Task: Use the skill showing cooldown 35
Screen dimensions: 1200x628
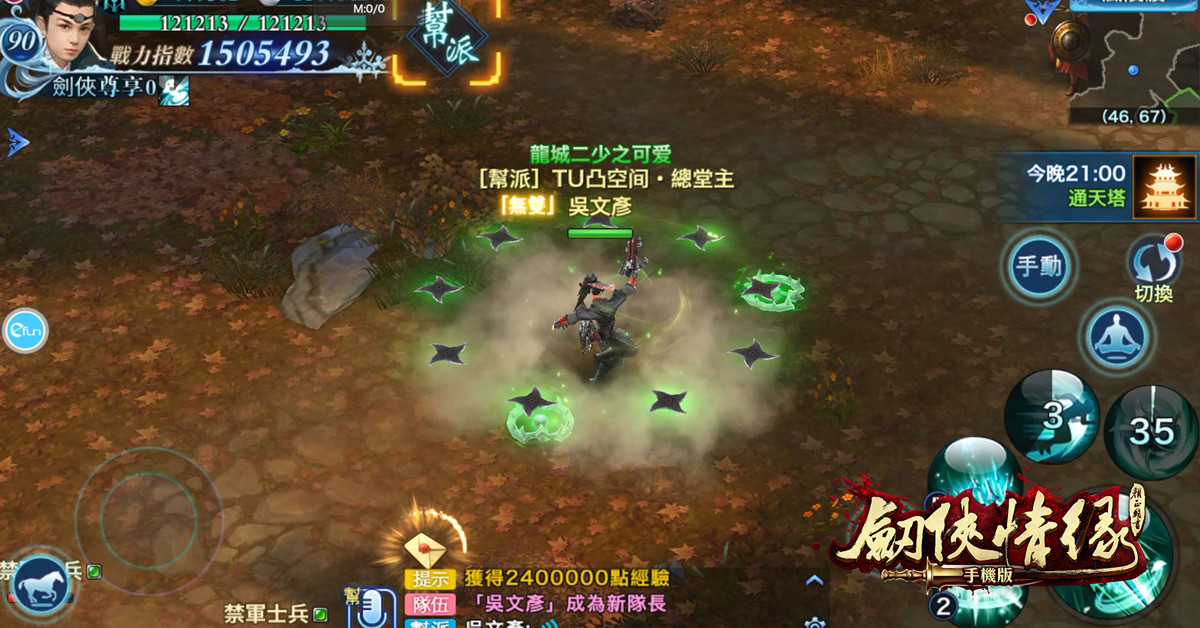Action: (1152, 431)
